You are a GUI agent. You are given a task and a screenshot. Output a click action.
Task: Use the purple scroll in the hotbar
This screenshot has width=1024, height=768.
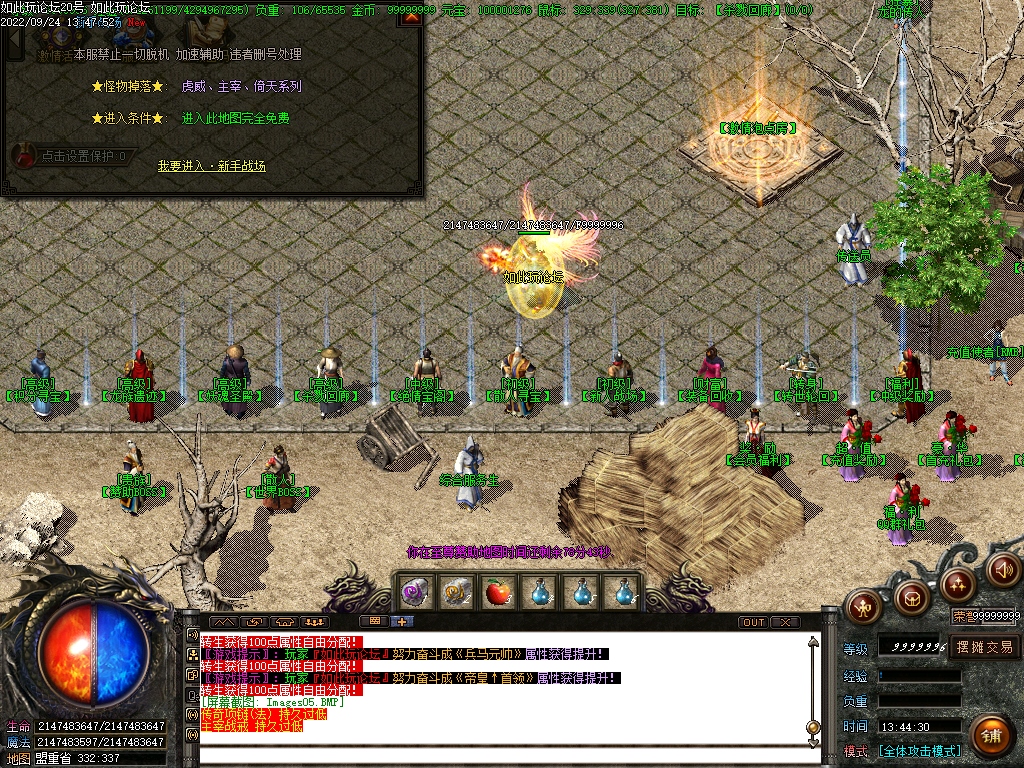point(414,593)
